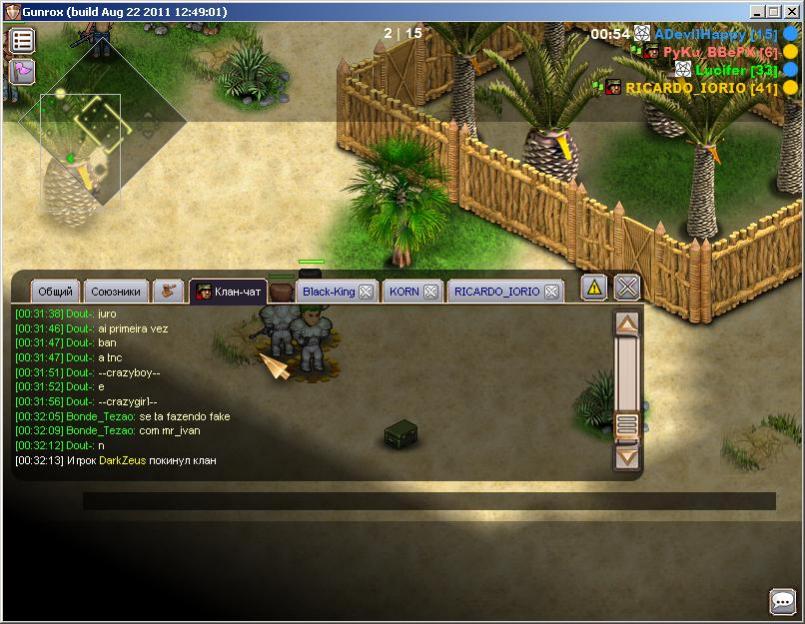Close the Black-King chat tab
The height and width of the screenshot is (624, 805).
click(x=366, y=292)
